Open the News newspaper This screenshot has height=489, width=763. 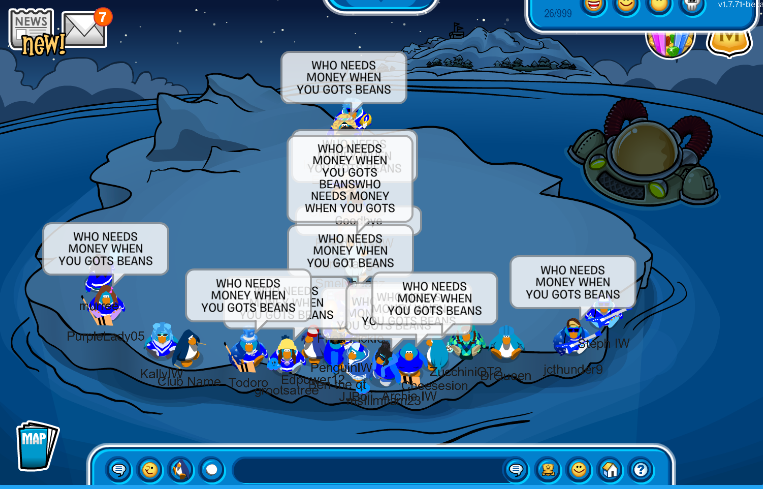click(32, 28)
